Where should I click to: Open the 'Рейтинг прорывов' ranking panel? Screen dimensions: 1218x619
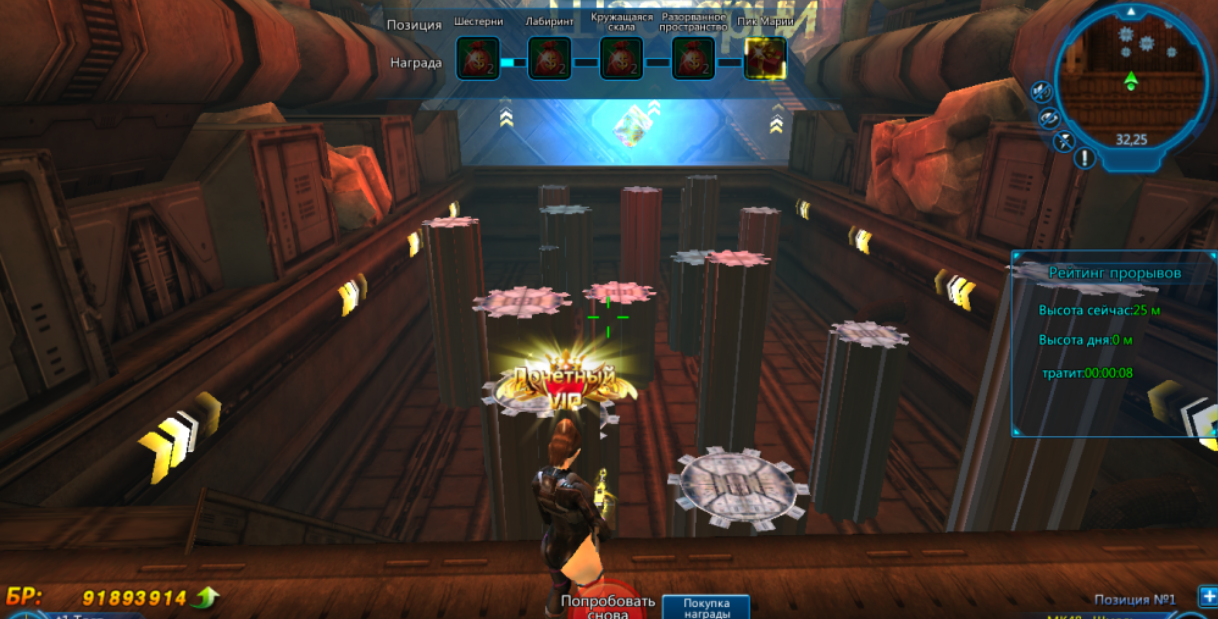click(x=1114, y=272)
